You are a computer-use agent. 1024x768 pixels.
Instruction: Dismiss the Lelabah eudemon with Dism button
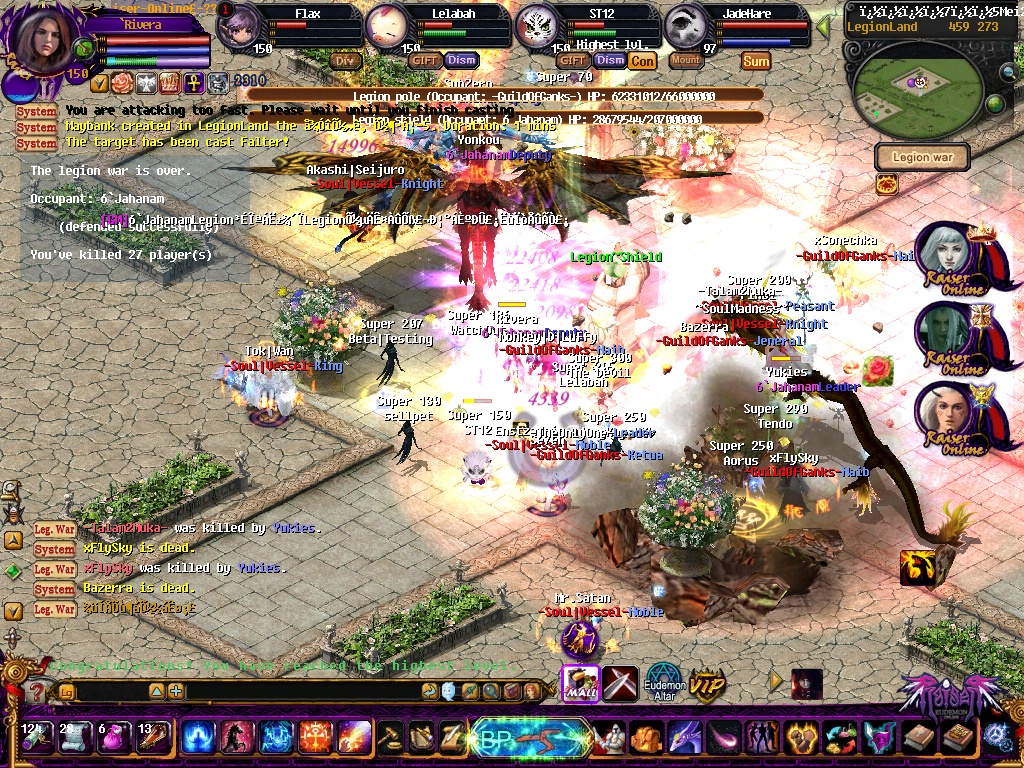[460, 60]
